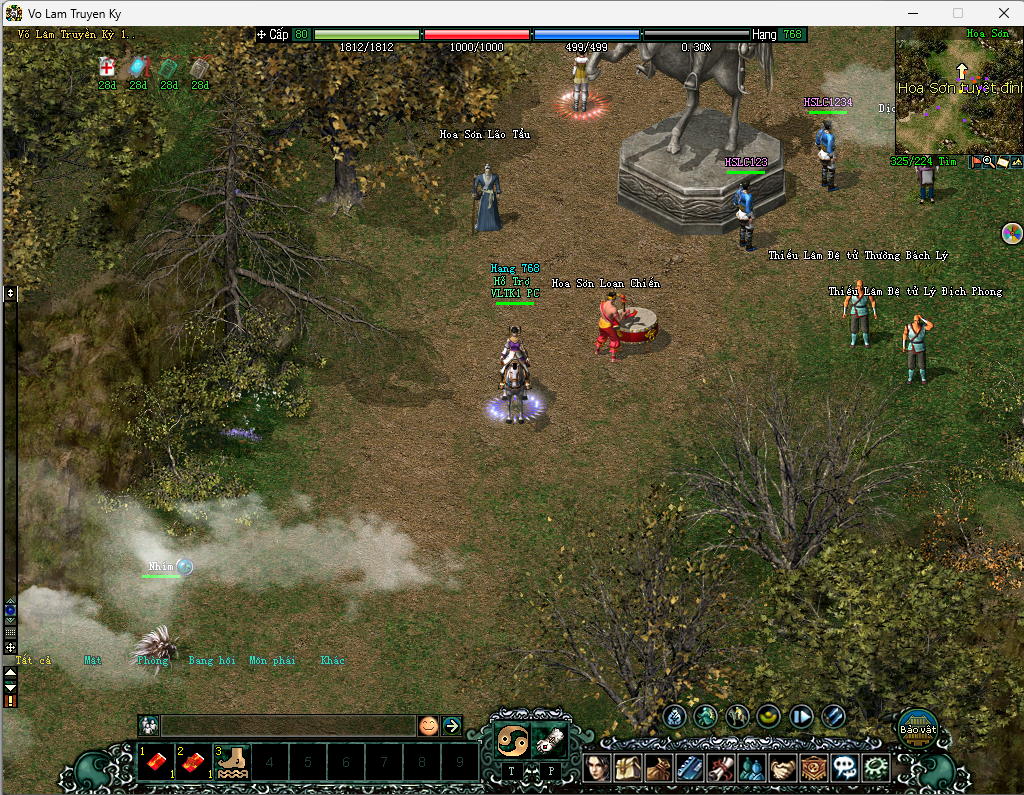
Task: Click the Hoa Sơn minimap
Action: pos(958,95)
